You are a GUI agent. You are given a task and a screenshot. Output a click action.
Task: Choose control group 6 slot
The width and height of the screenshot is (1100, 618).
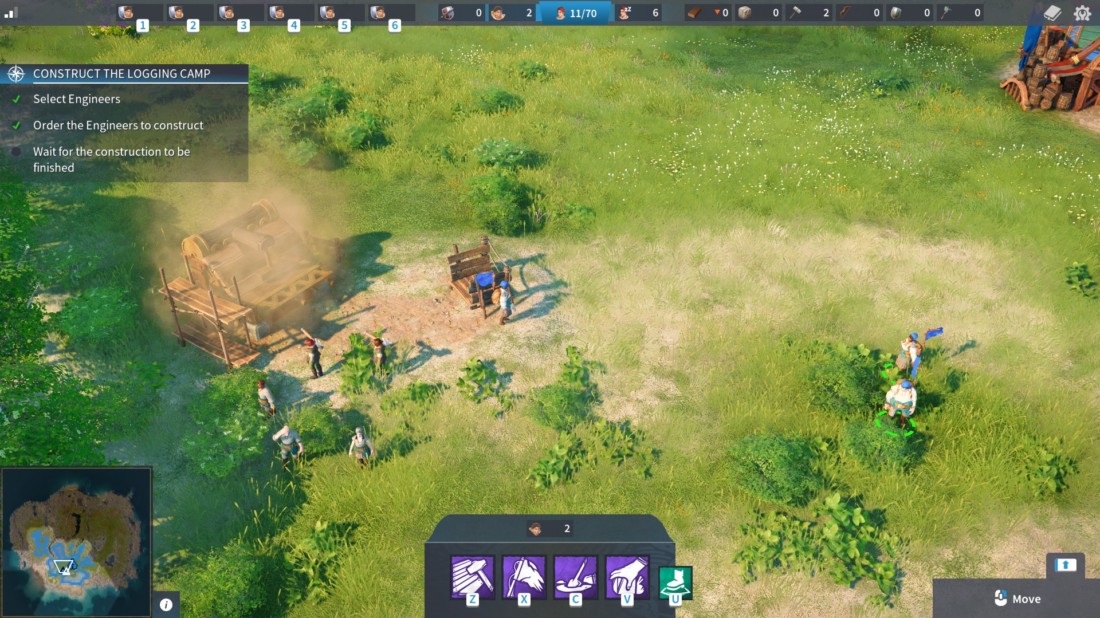click(389, 14)
